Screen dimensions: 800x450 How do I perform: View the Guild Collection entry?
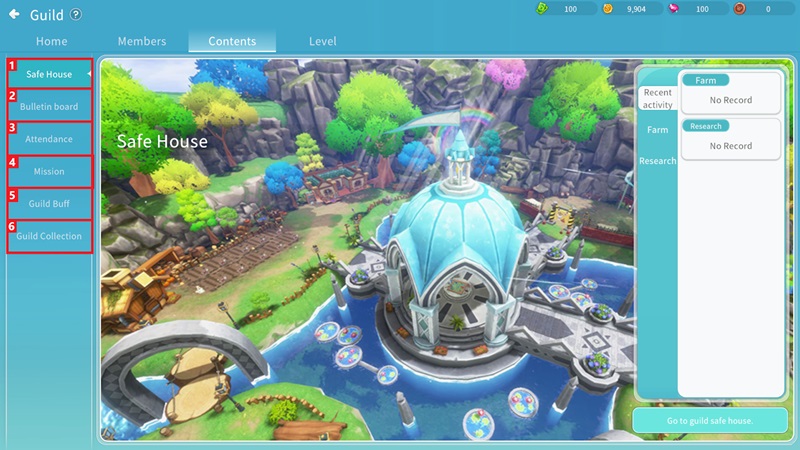point(49,237)
